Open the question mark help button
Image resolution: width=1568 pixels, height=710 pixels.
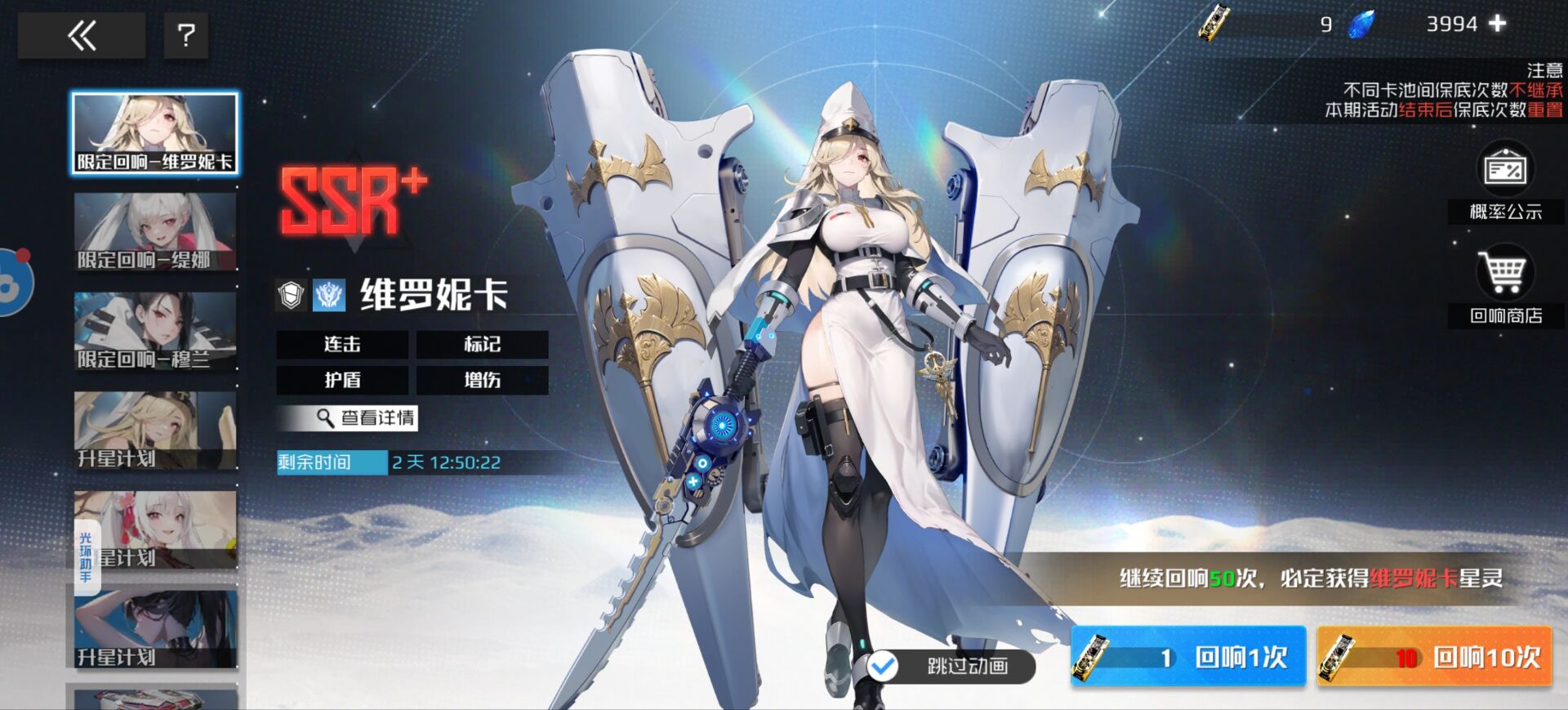point(186,35)
